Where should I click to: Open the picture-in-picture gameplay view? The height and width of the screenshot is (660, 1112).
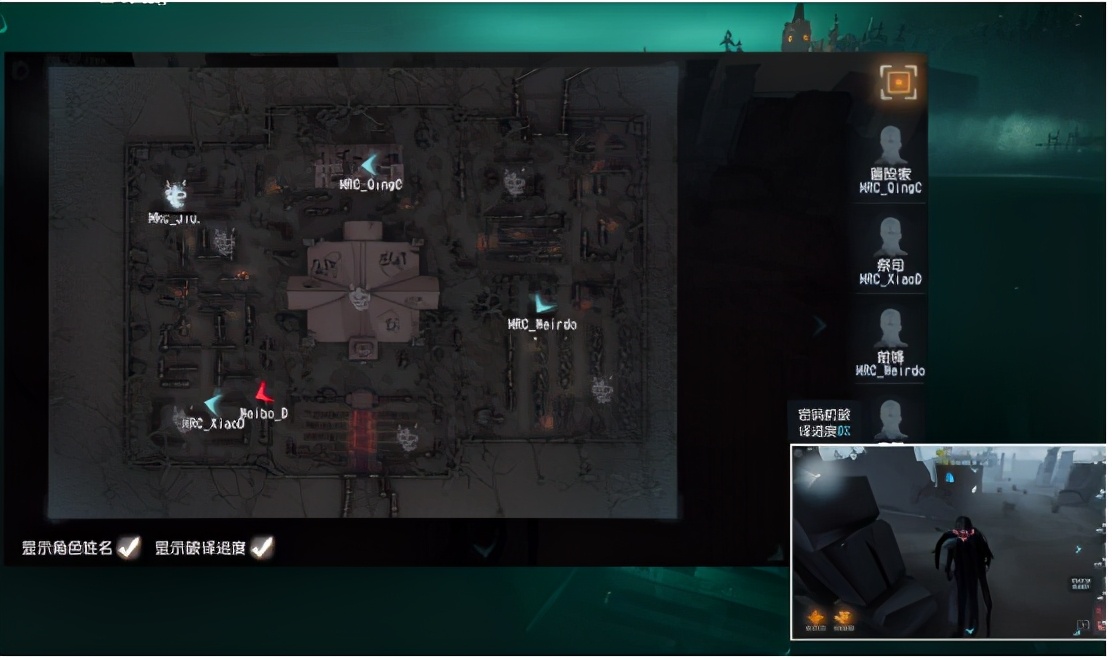point(948,541)
